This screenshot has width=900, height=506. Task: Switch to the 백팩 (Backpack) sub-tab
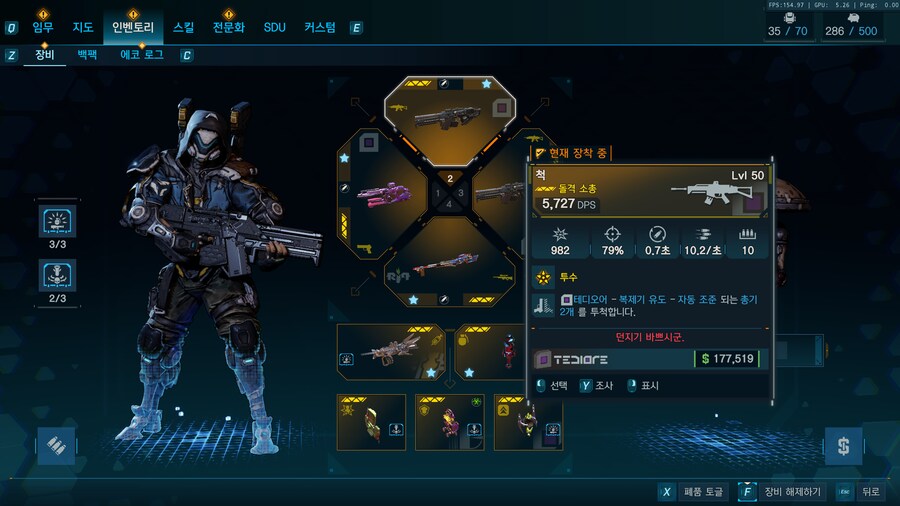(x=87, y=55)
